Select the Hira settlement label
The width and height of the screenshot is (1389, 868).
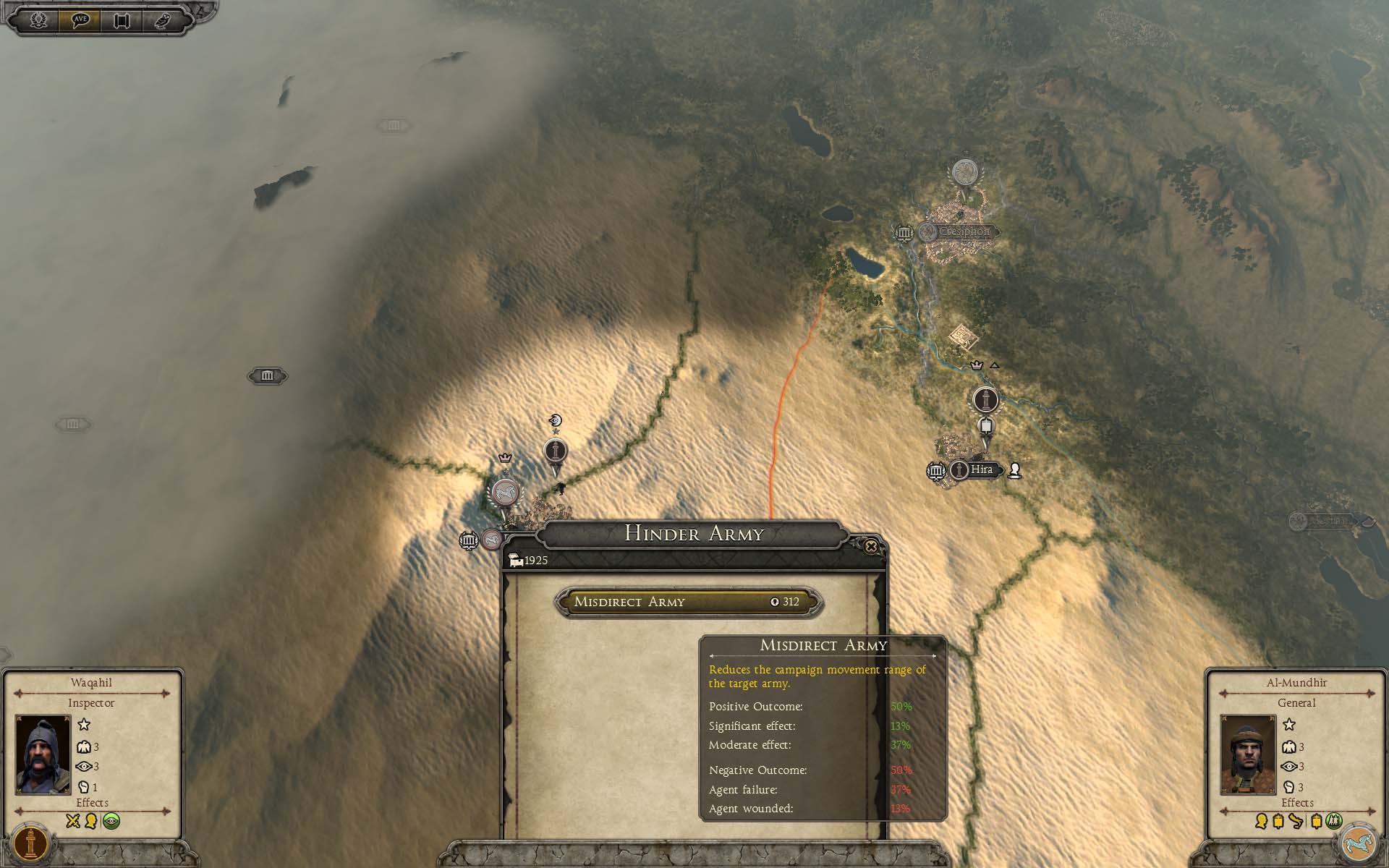point(981,469)
